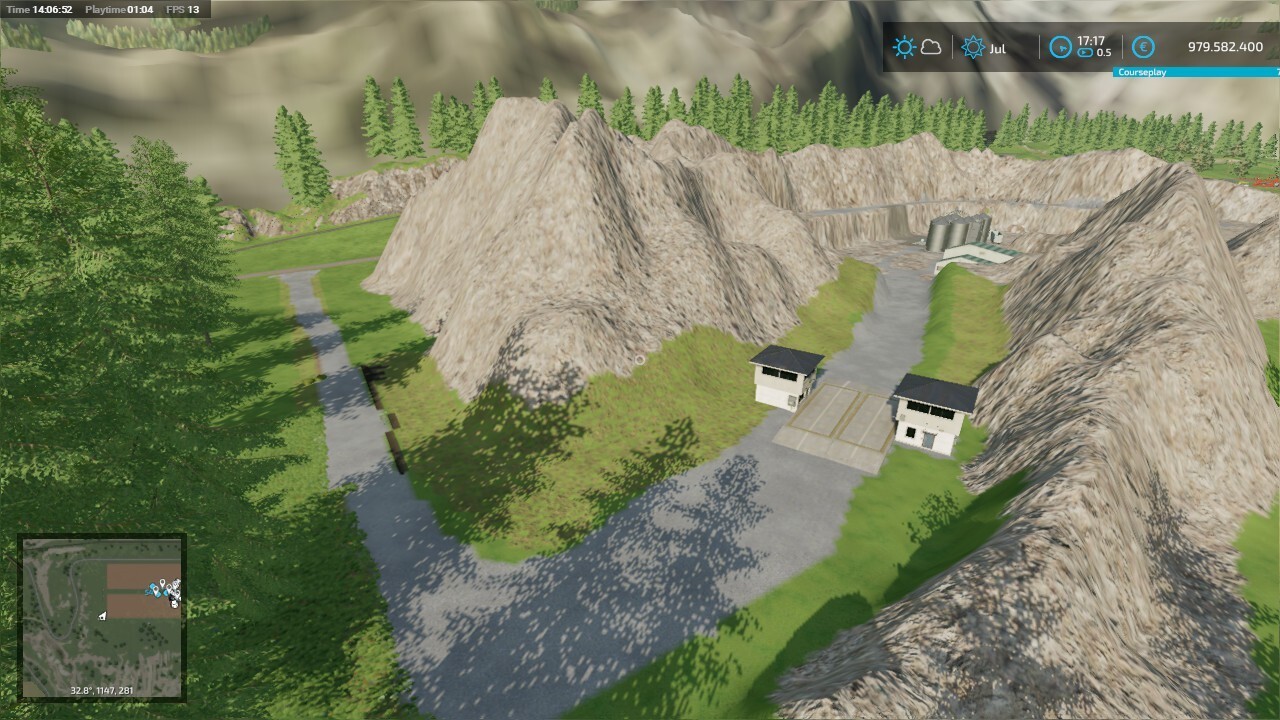1280x720 pixels.
Task: Select the Courseplay bar
Action: (1195, 72)
